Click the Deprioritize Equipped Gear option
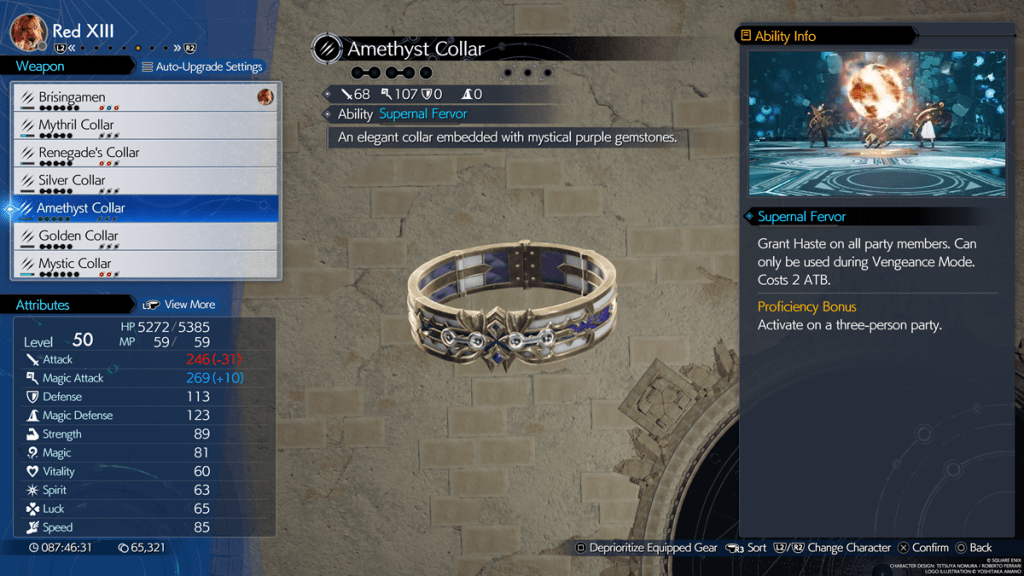Image resolution: width=1024 pixels, height=576 pixels. (x=646, y=548)
